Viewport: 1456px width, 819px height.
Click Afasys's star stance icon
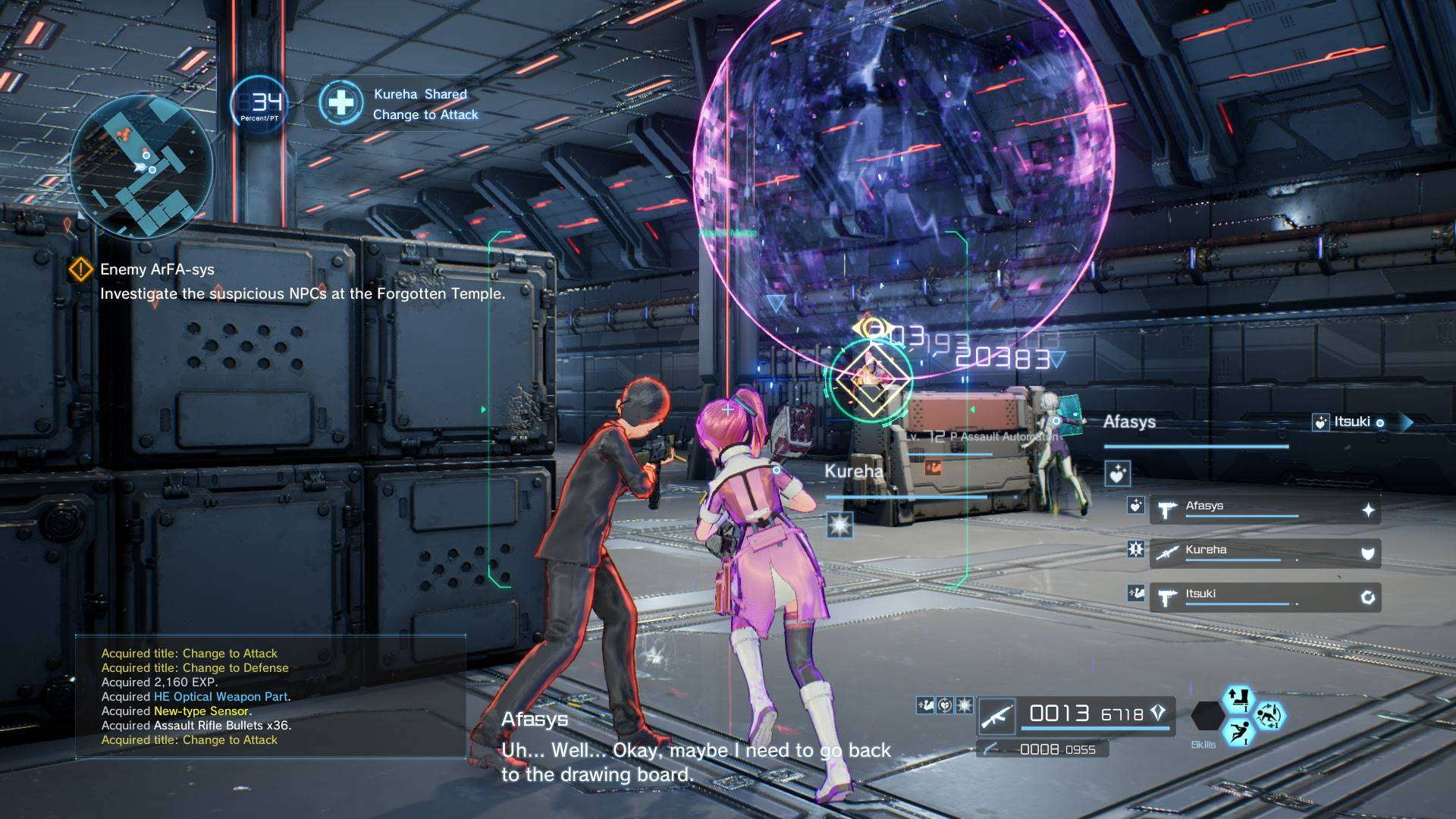pos(1367,510)
